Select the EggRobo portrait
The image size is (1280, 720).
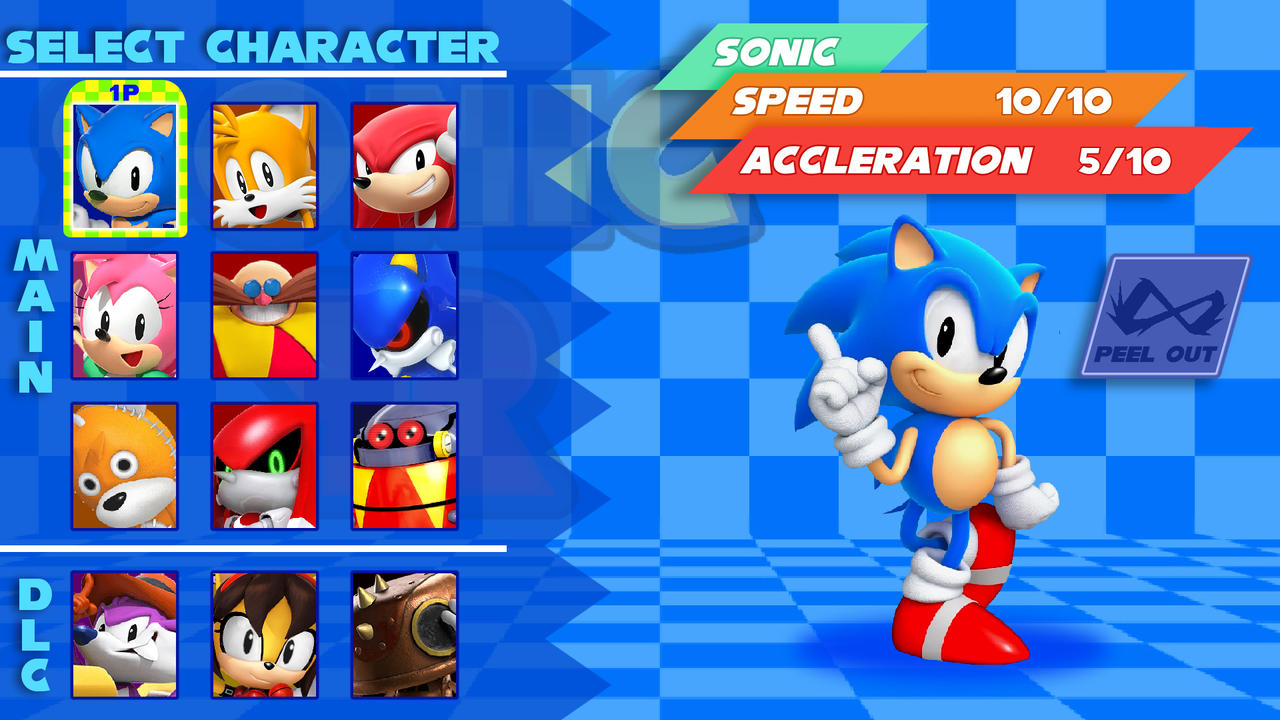pyautogui.click(x=404, y=465)
